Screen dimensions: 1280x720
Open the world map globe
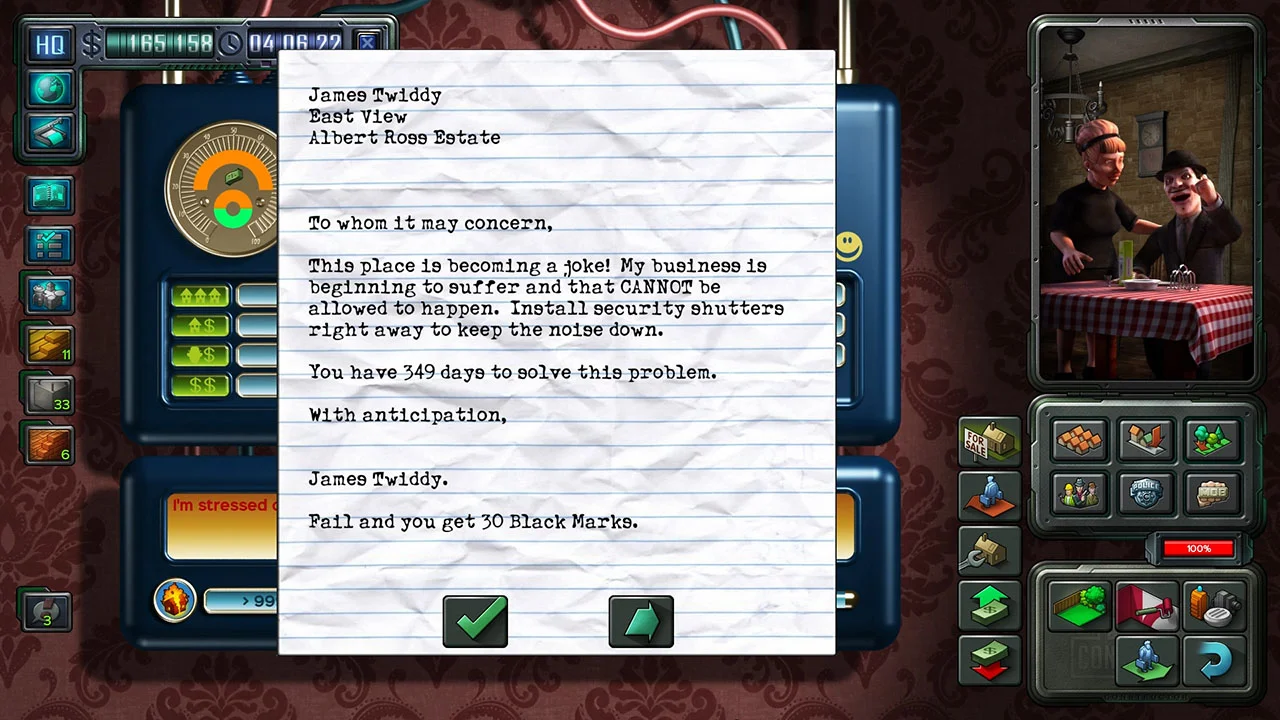coord(50,90)
